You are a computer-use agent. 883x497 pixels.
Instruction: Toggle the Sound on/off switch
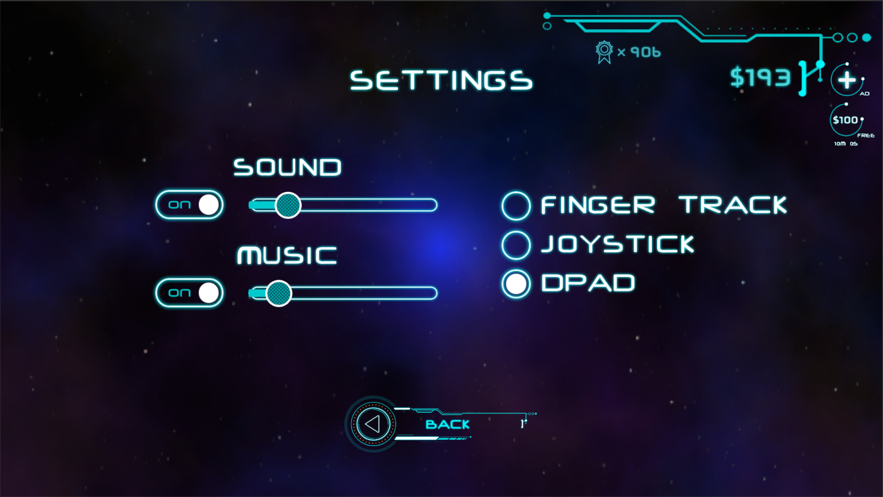click(x=189, y=205)
